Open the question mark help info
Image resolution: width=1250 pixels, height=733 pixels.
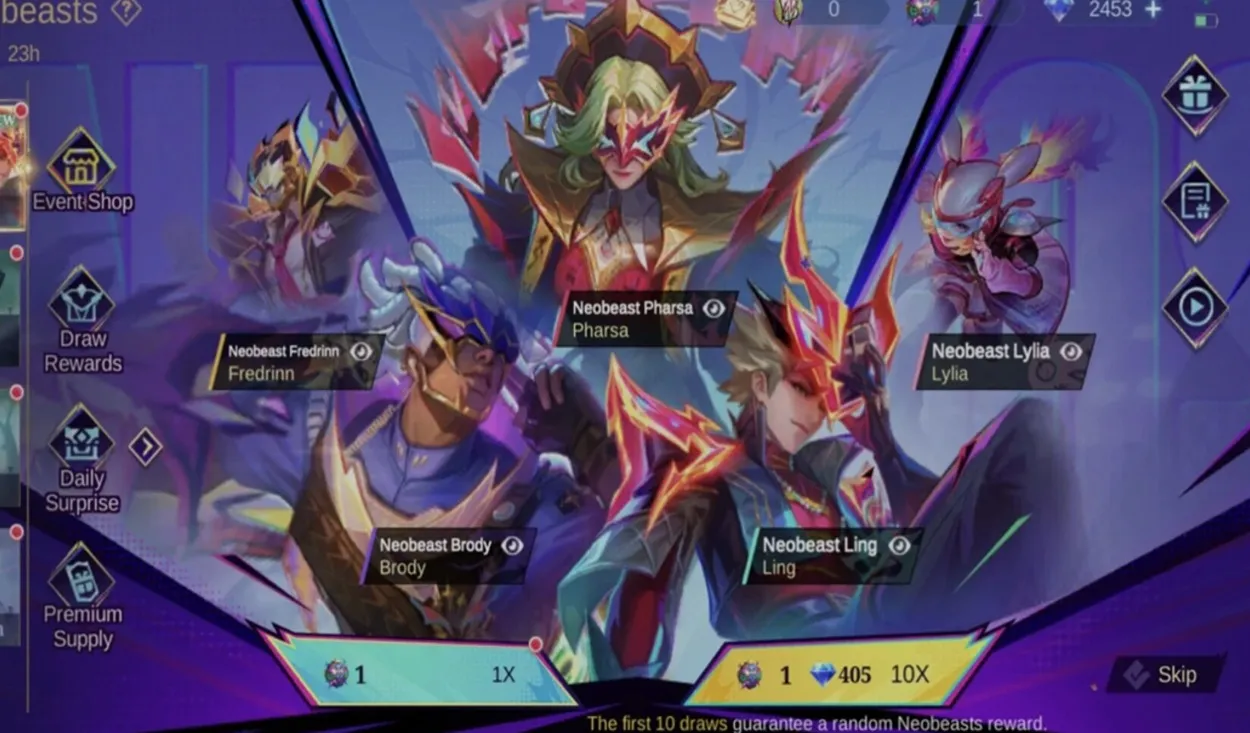pyautogui.click(x=126, y=12)
